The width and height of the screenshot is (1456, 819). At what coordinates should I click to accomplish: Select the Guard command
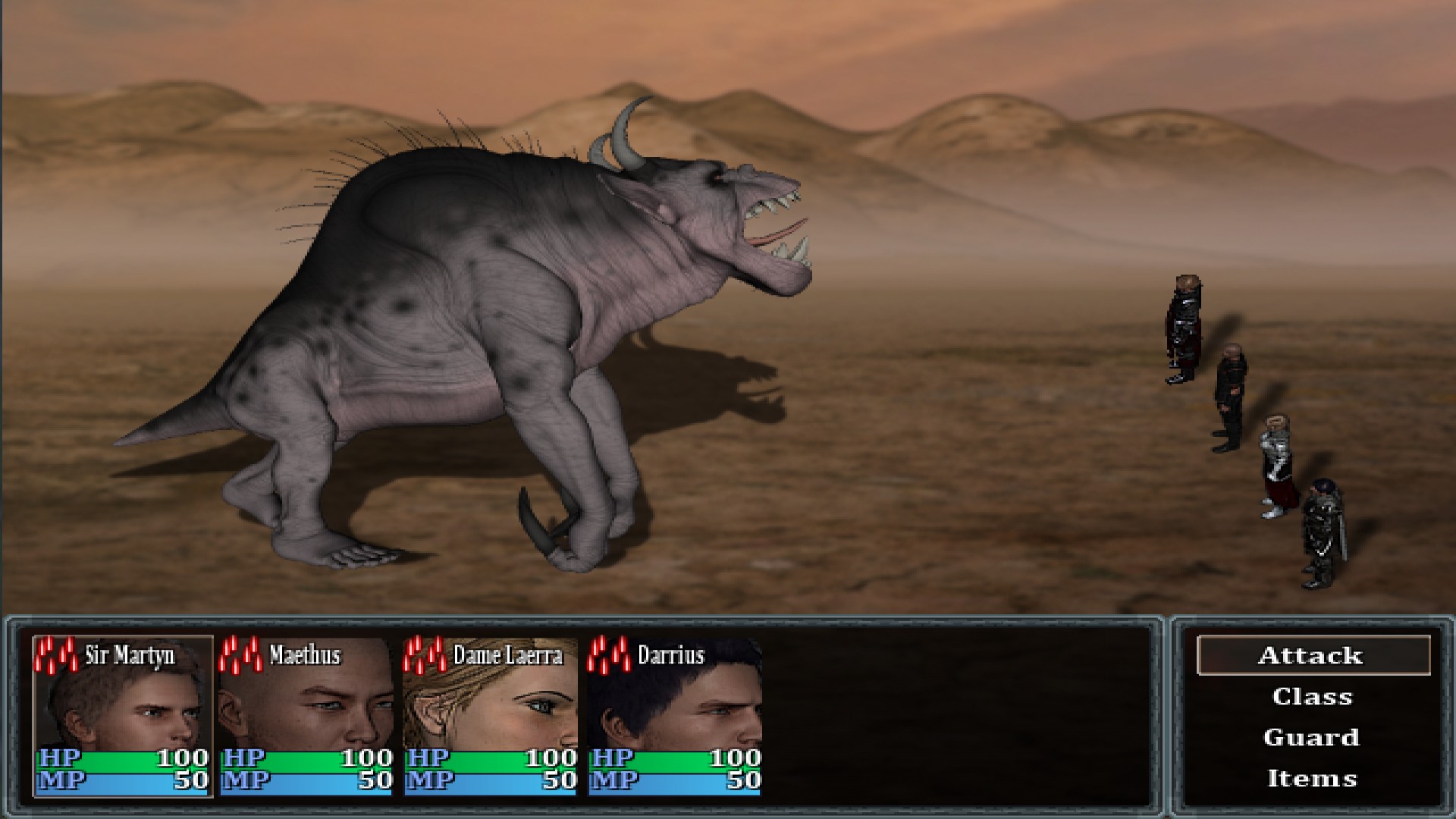(x=1313, y=737)
